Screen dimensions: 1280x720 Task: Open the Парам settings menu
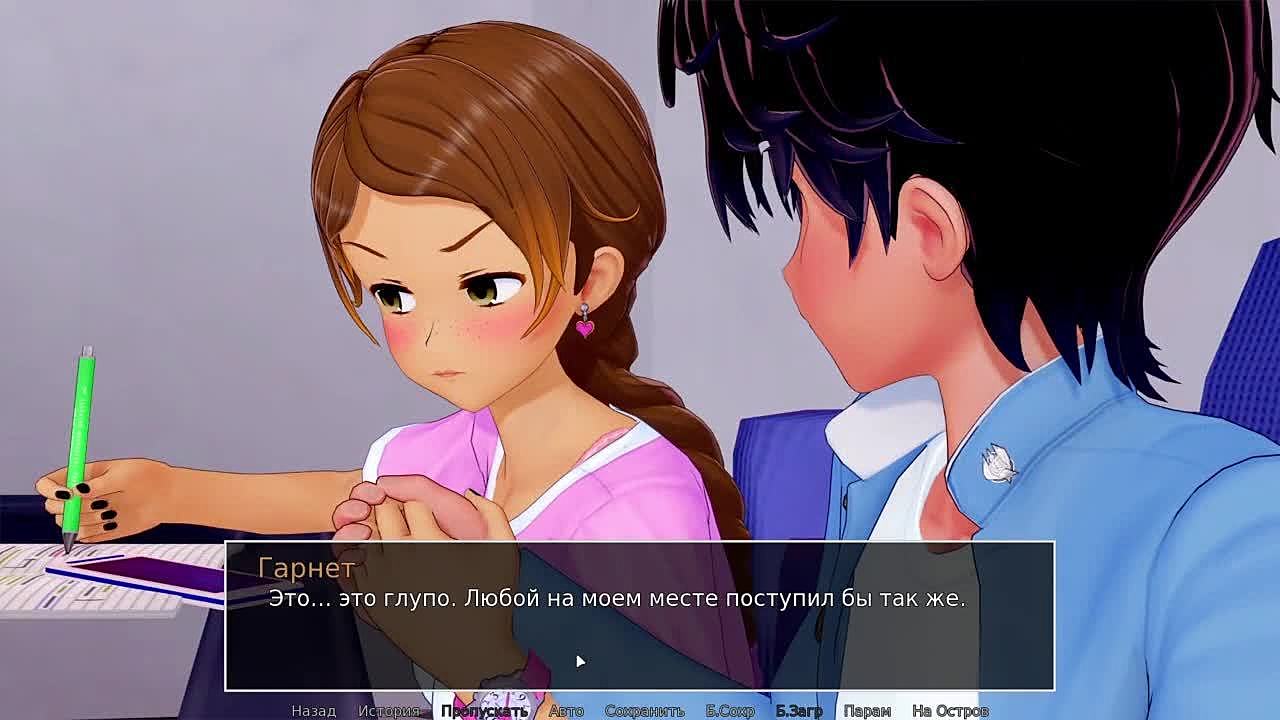point(867,711)
